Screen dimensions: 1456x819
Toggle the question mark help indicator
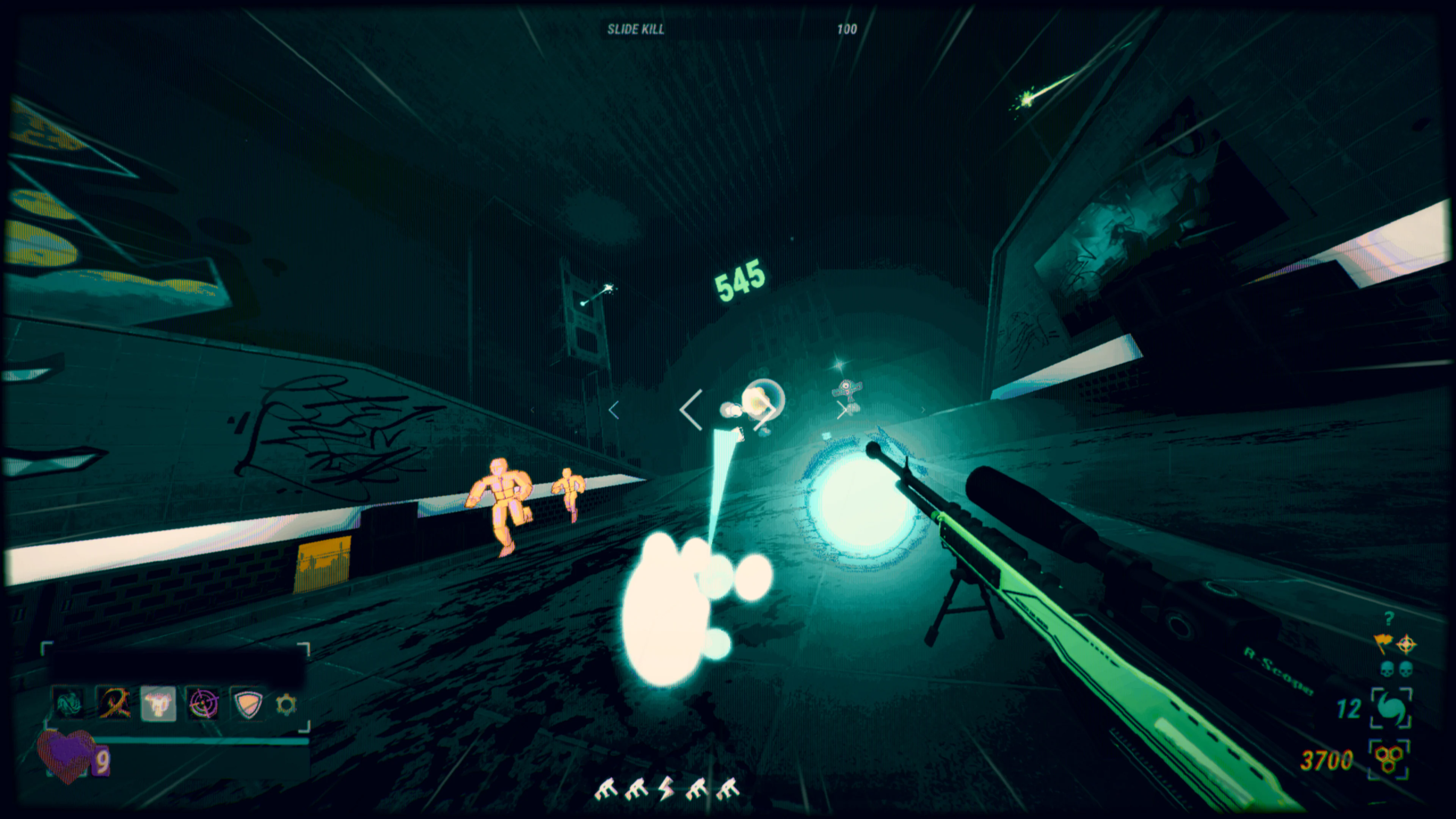1389,619
